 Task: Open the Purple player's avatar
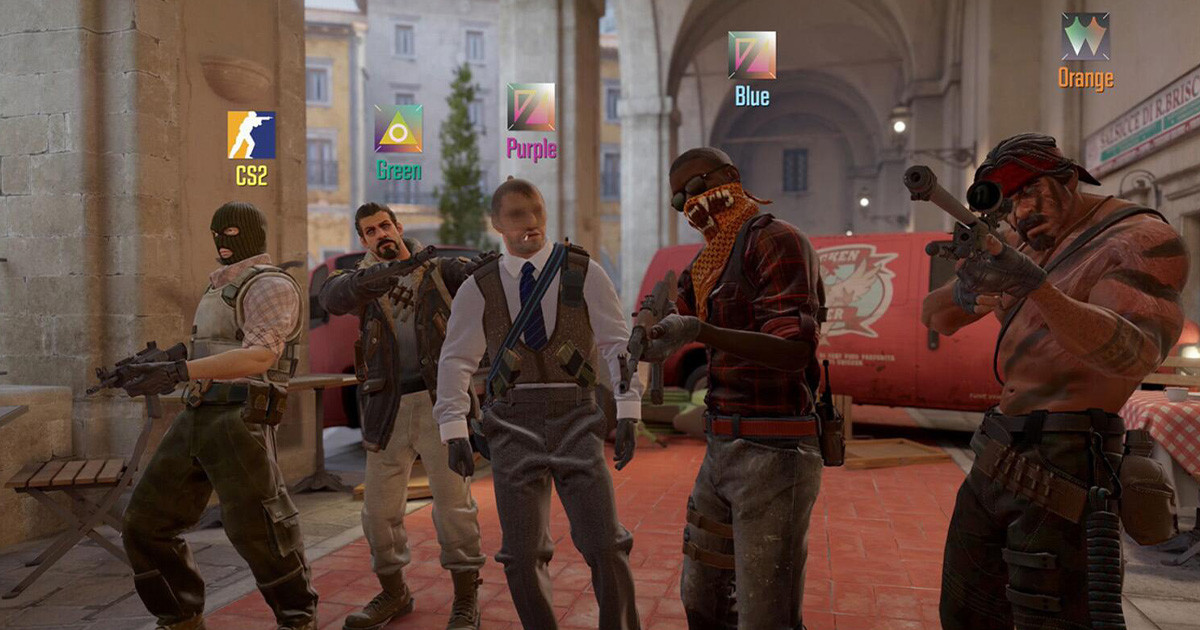[531, 107]
